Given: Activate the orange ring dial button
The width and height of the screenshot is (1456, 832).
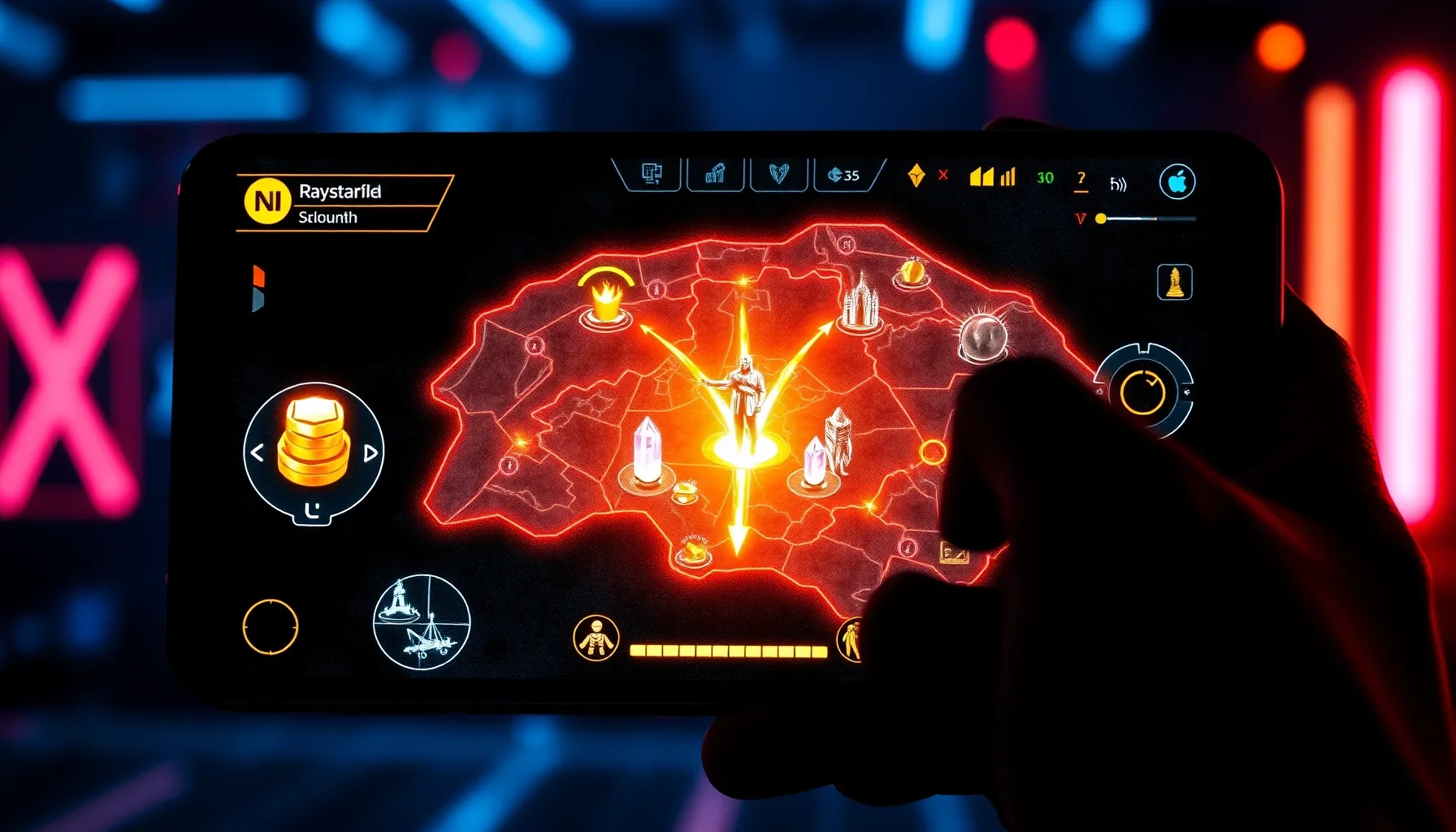Looking at the screenshot, I should (x=1142, y=392).
